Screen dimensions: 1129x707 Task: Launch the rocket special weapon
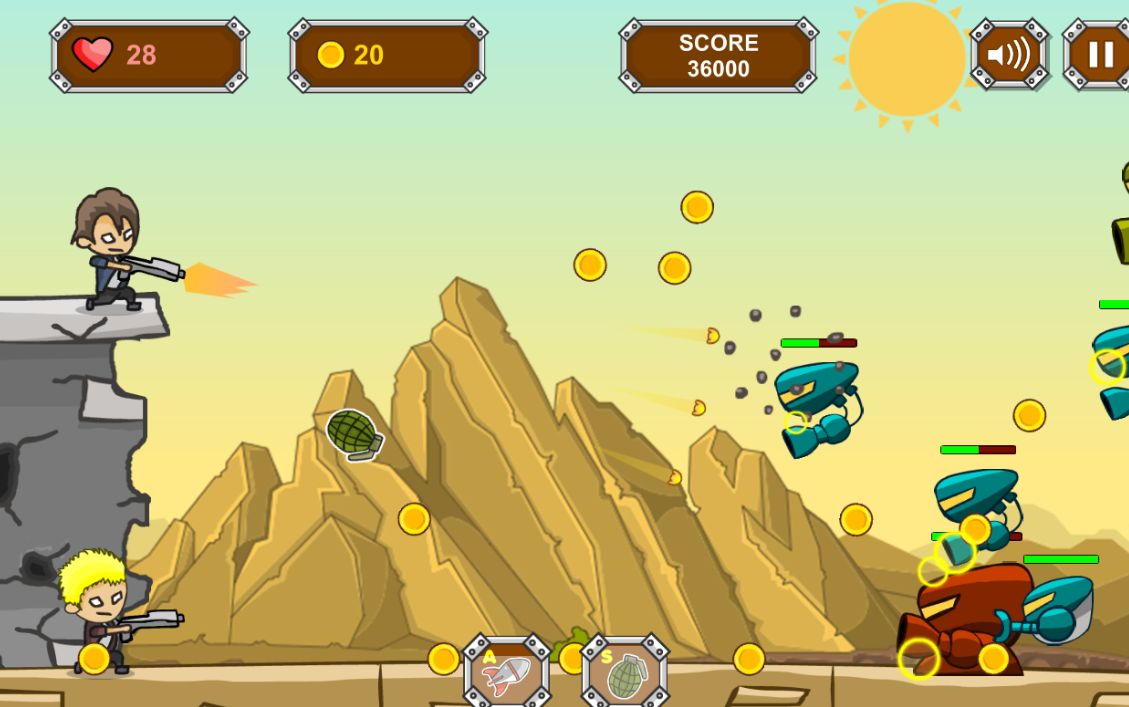coord(506,673)
